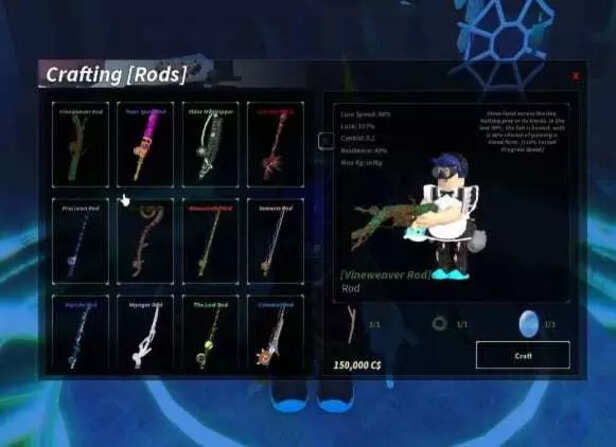The height and width of the screenshot is (447, 616).
Task: Craft the selected Vineweaver Rod
Action: [522, 355]
